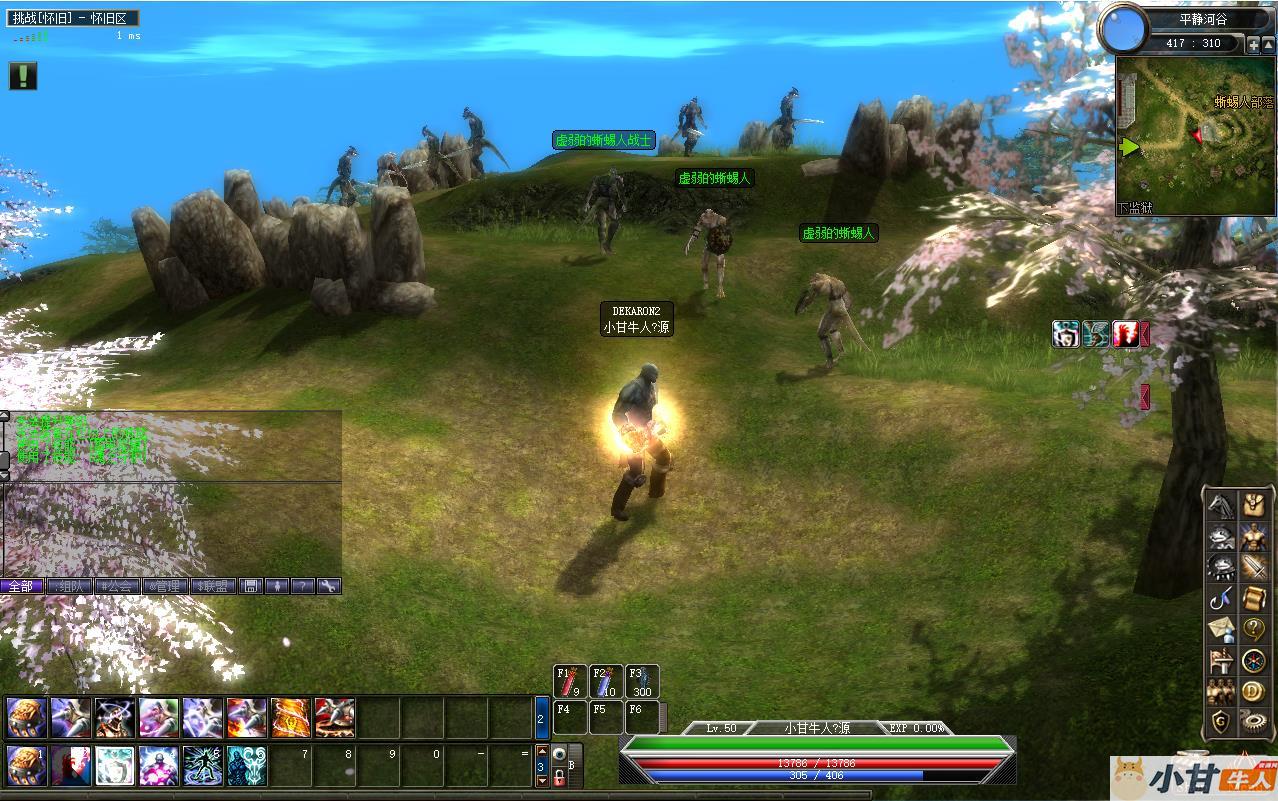Open the horse mount menu icon
The image size is (1278, 801).
1219,505
